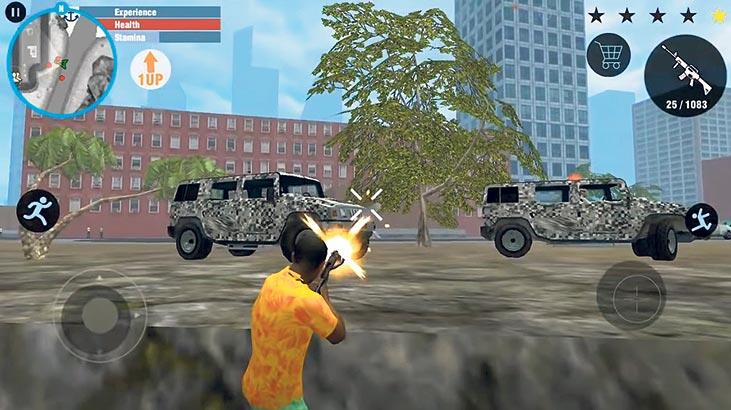Activate the sprint running-man button

[x=37, y=210]
